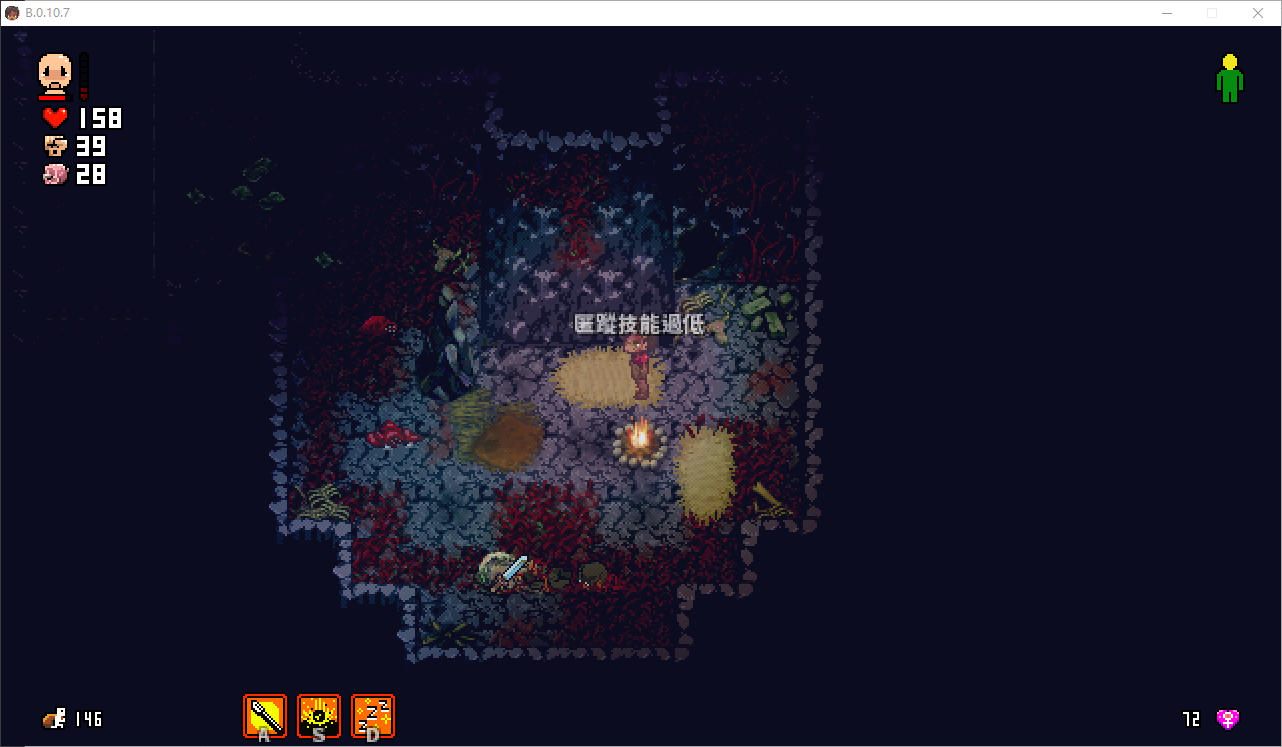Click the bald character portrait
Viewport: 1282px width, 747px height.
pos(55,74)
